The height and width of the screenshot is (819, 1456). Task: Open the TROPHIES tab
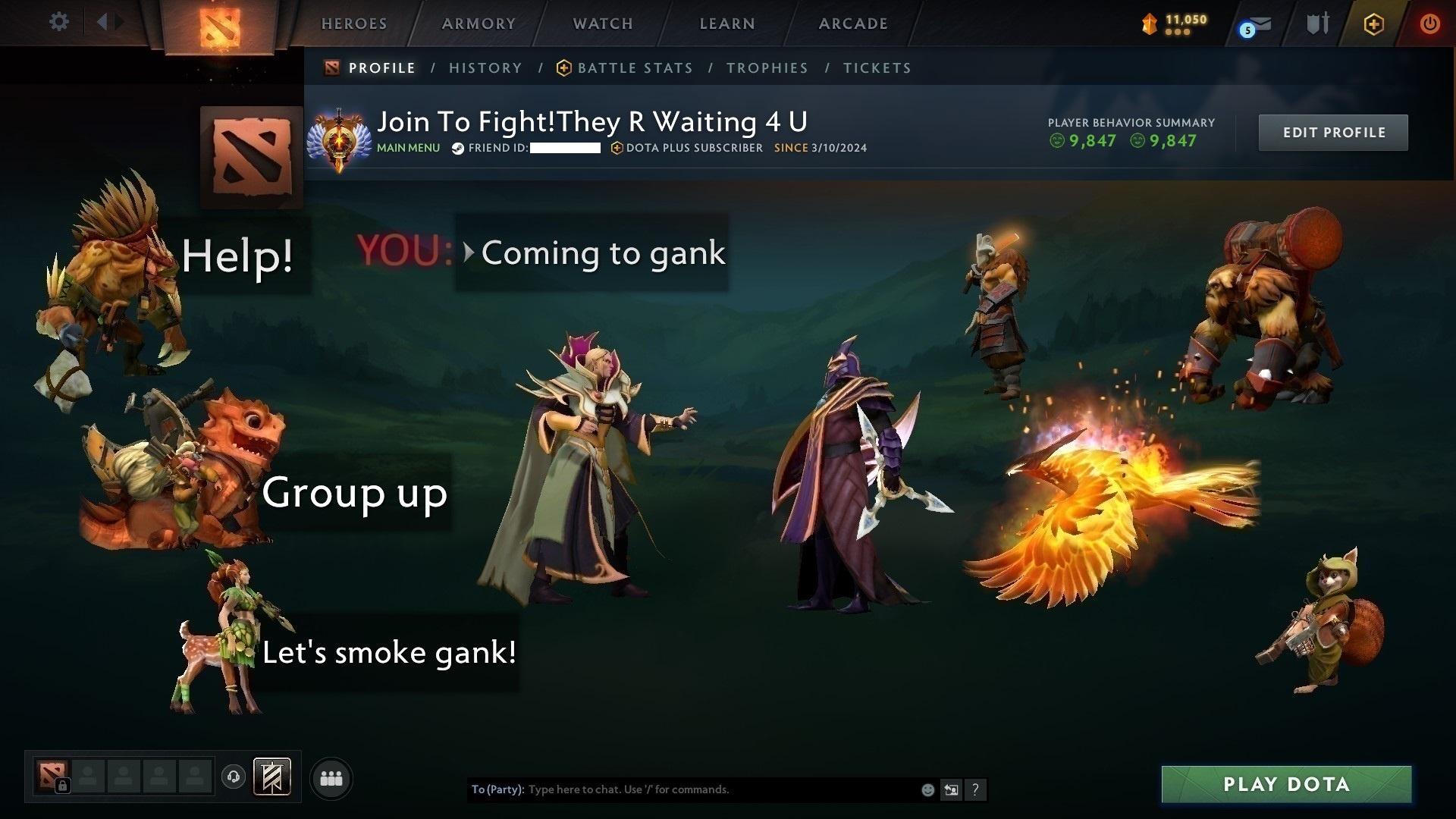[767, 67]
